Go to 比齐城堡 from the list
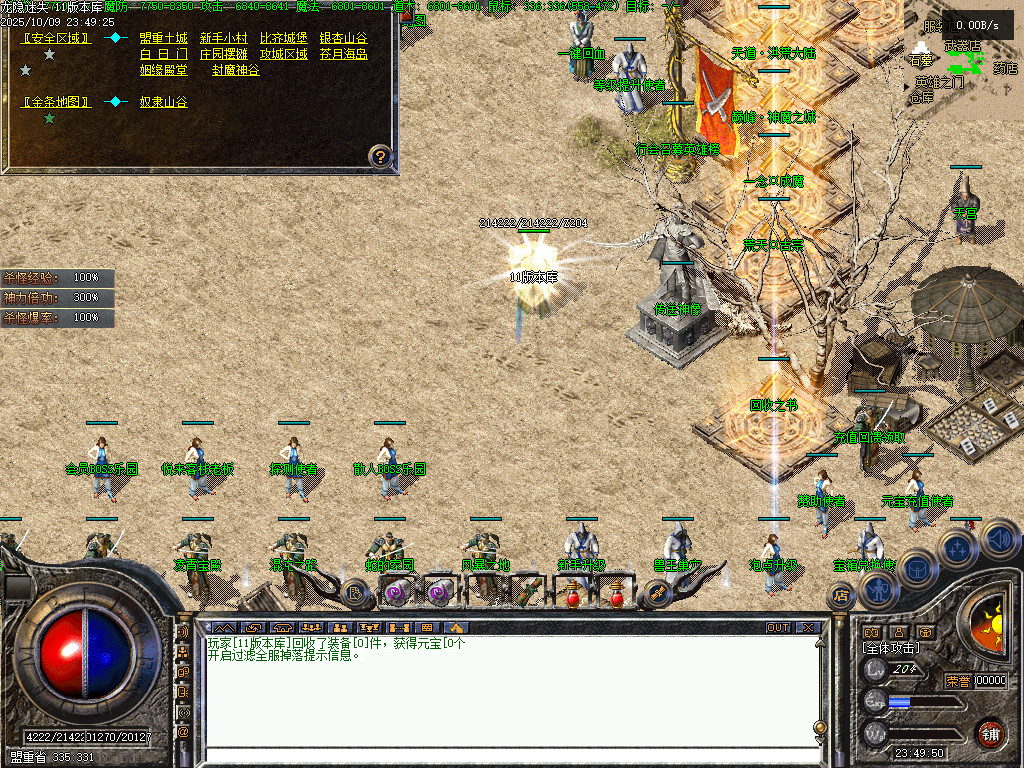The height and width of the screenshot is (768, 1024). coord(283,38)
